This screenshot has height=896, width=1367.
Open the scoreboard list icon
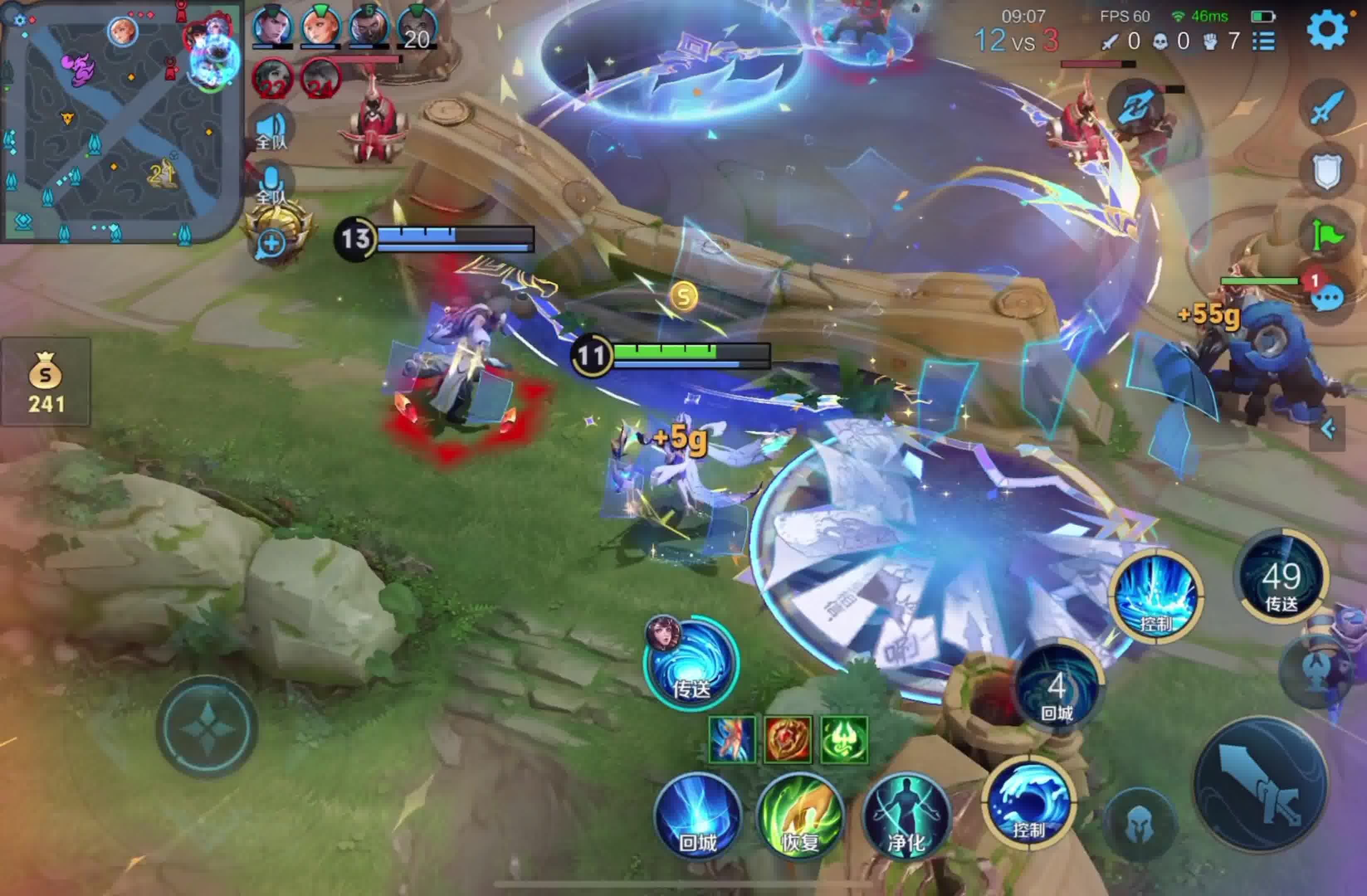(x=1264, y=41)
